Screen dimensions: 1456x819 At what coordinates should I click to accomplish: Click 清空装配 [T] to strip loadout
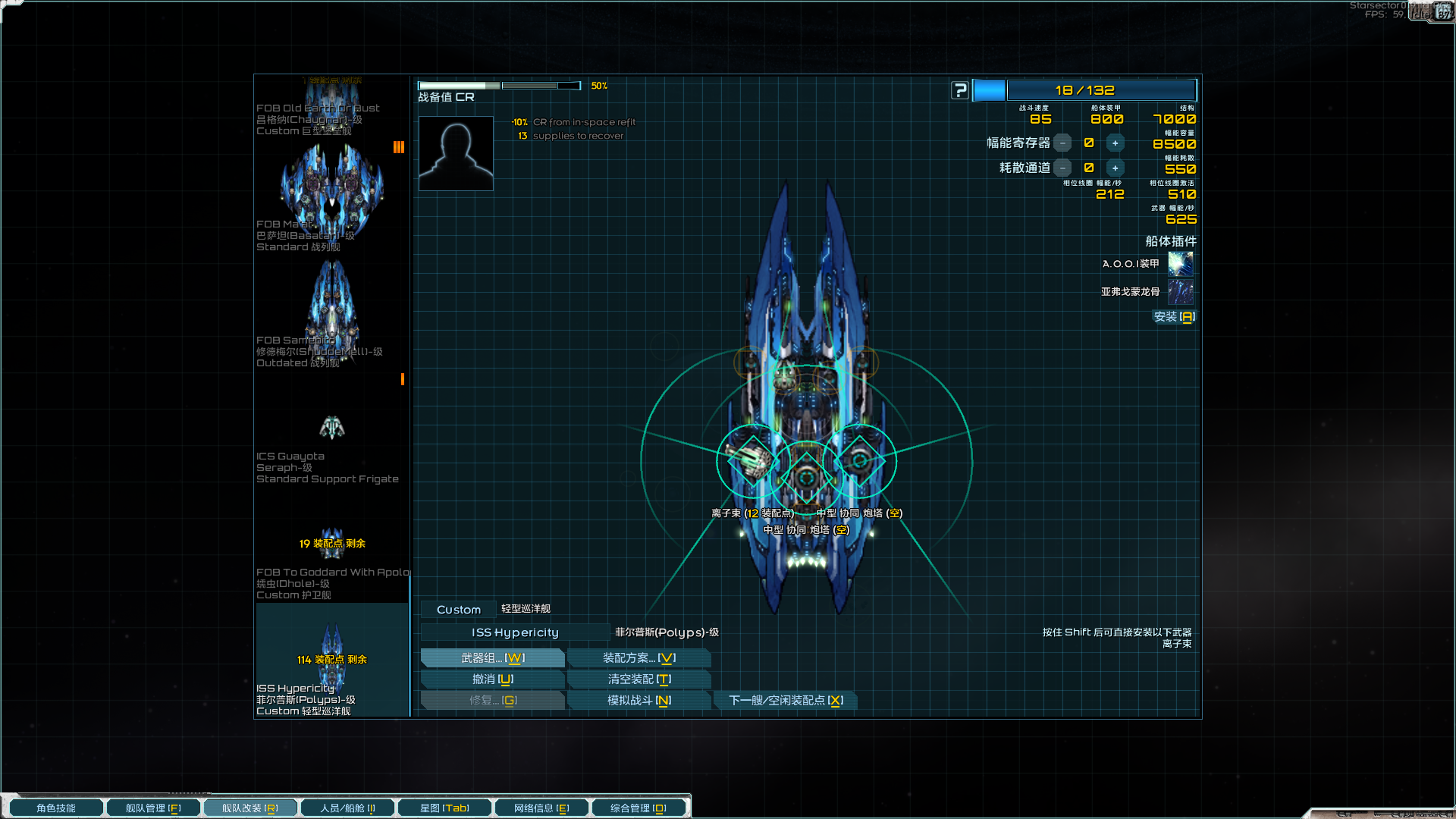[639, 679]
